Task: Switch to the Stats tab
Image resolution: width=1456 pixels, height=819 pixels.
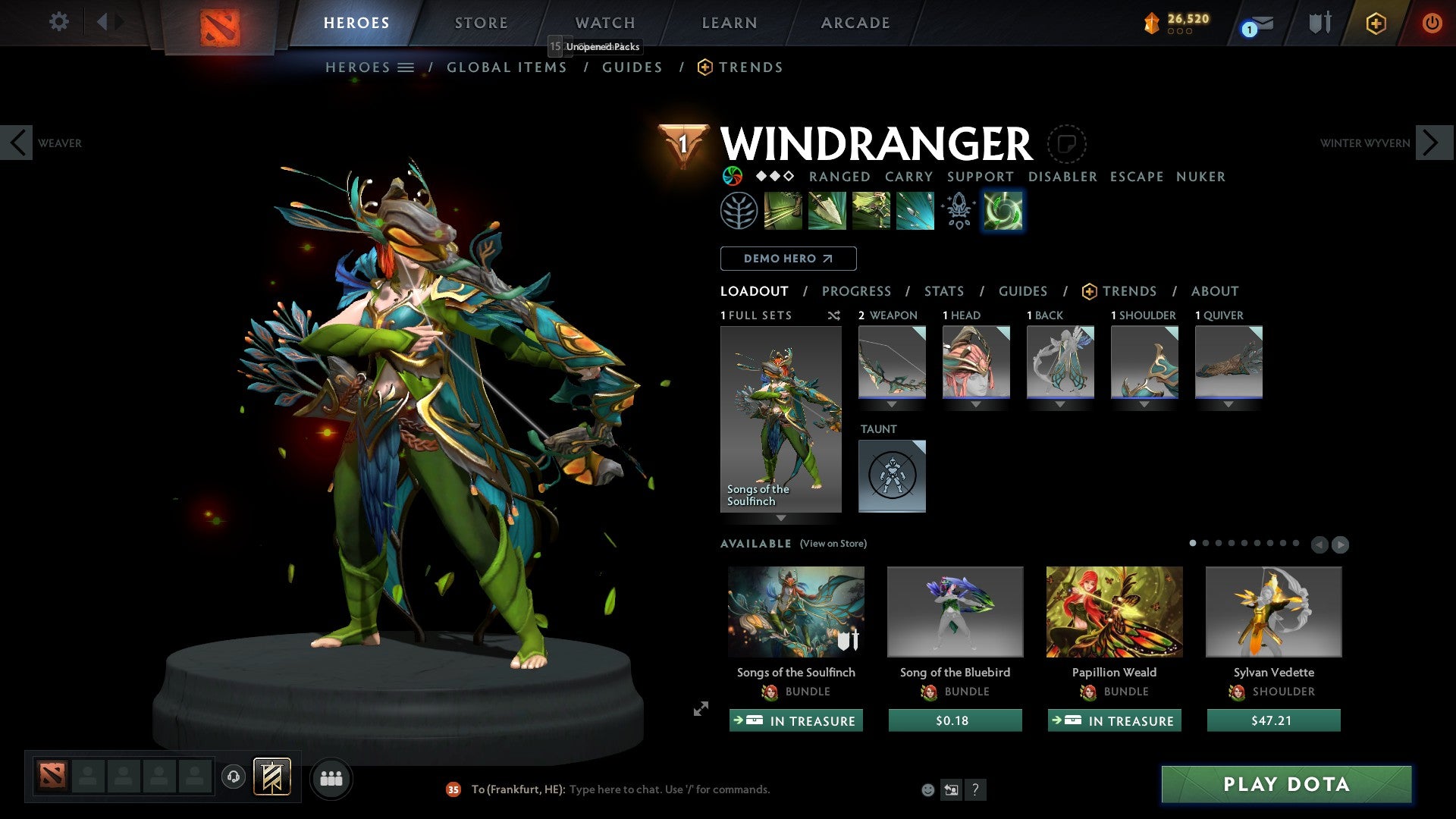Action: [943, 291]
